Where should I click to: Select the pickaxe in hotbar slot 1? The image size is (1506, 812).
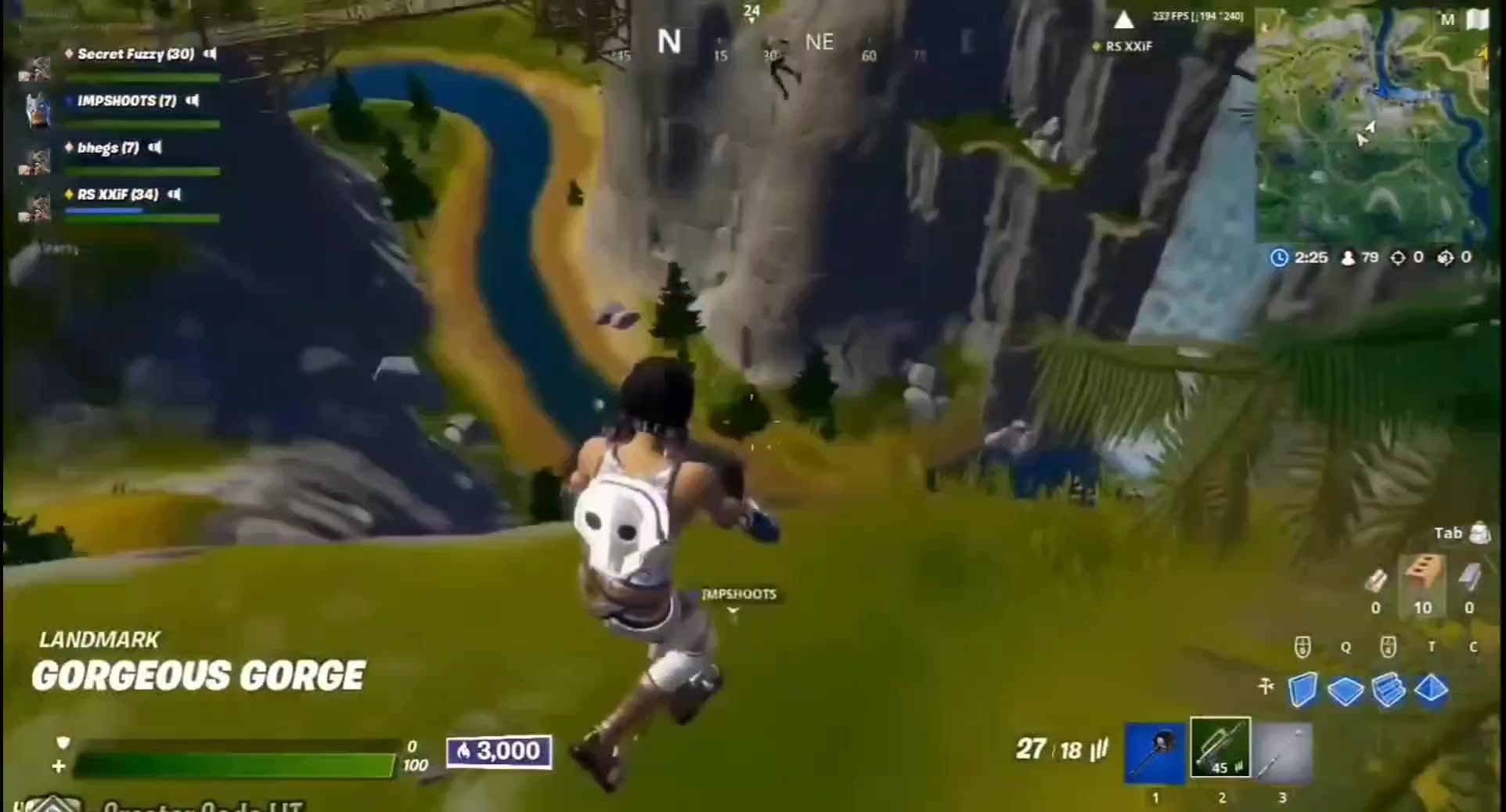point(1156,751)
